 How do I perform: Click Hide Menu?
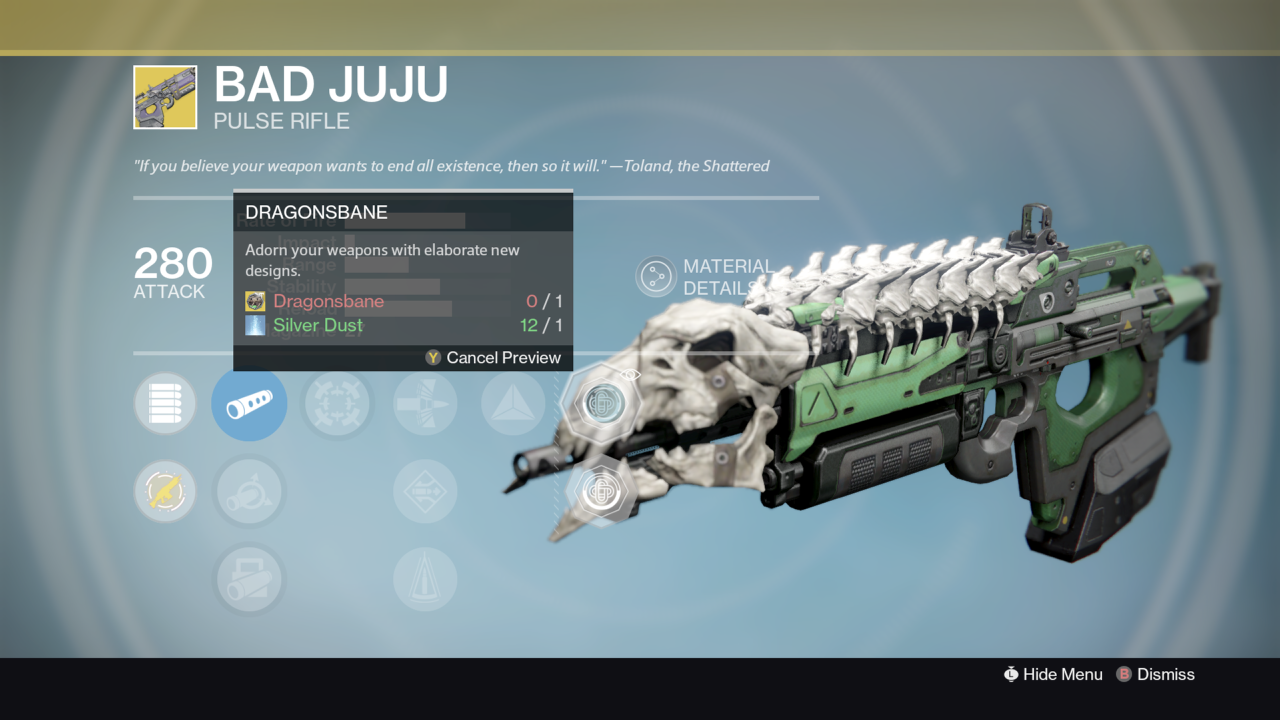tap(1063, 674)
